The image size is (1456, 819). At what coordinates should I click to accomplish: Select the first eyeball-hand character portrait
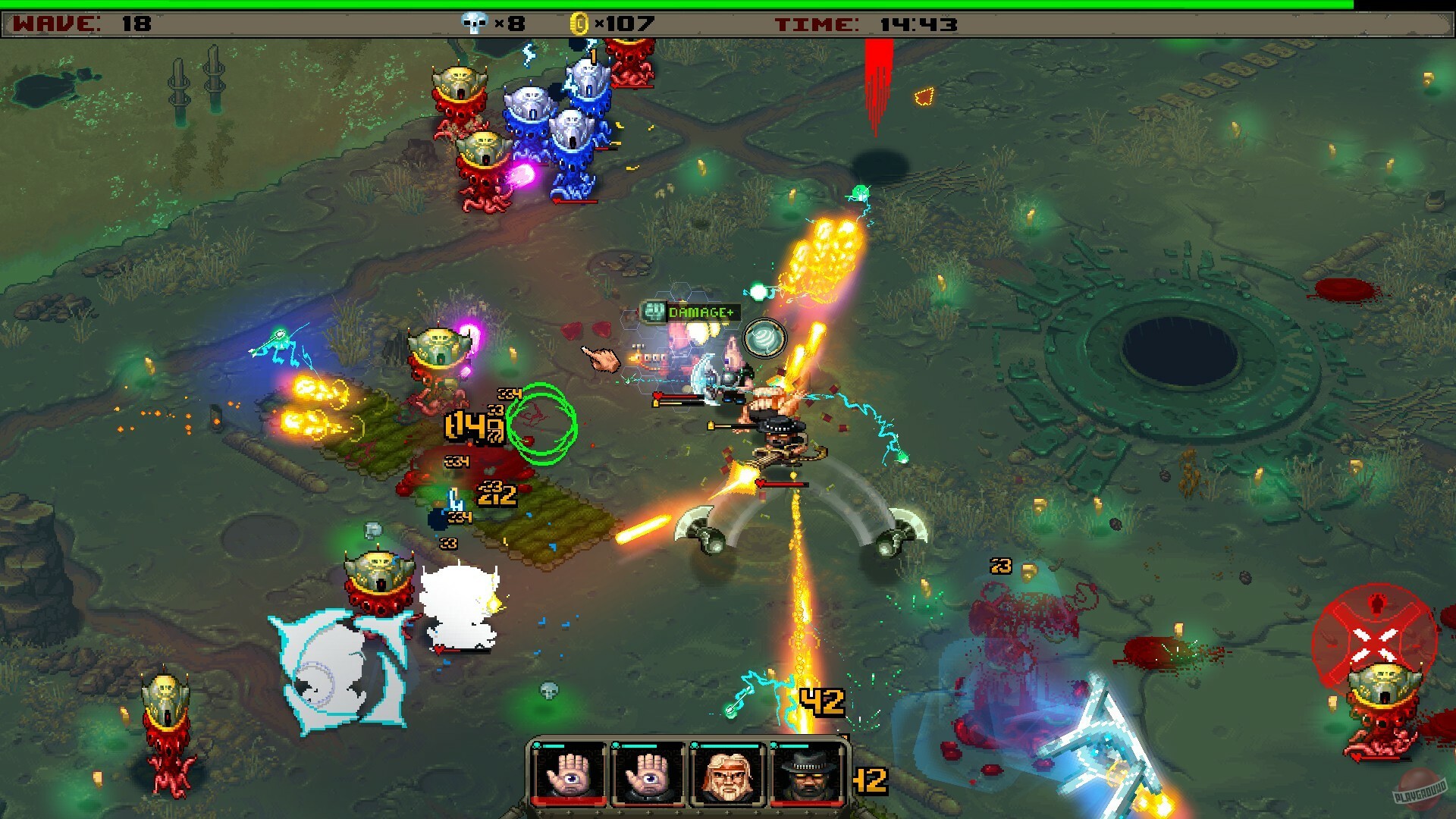(x=569, y=775)
